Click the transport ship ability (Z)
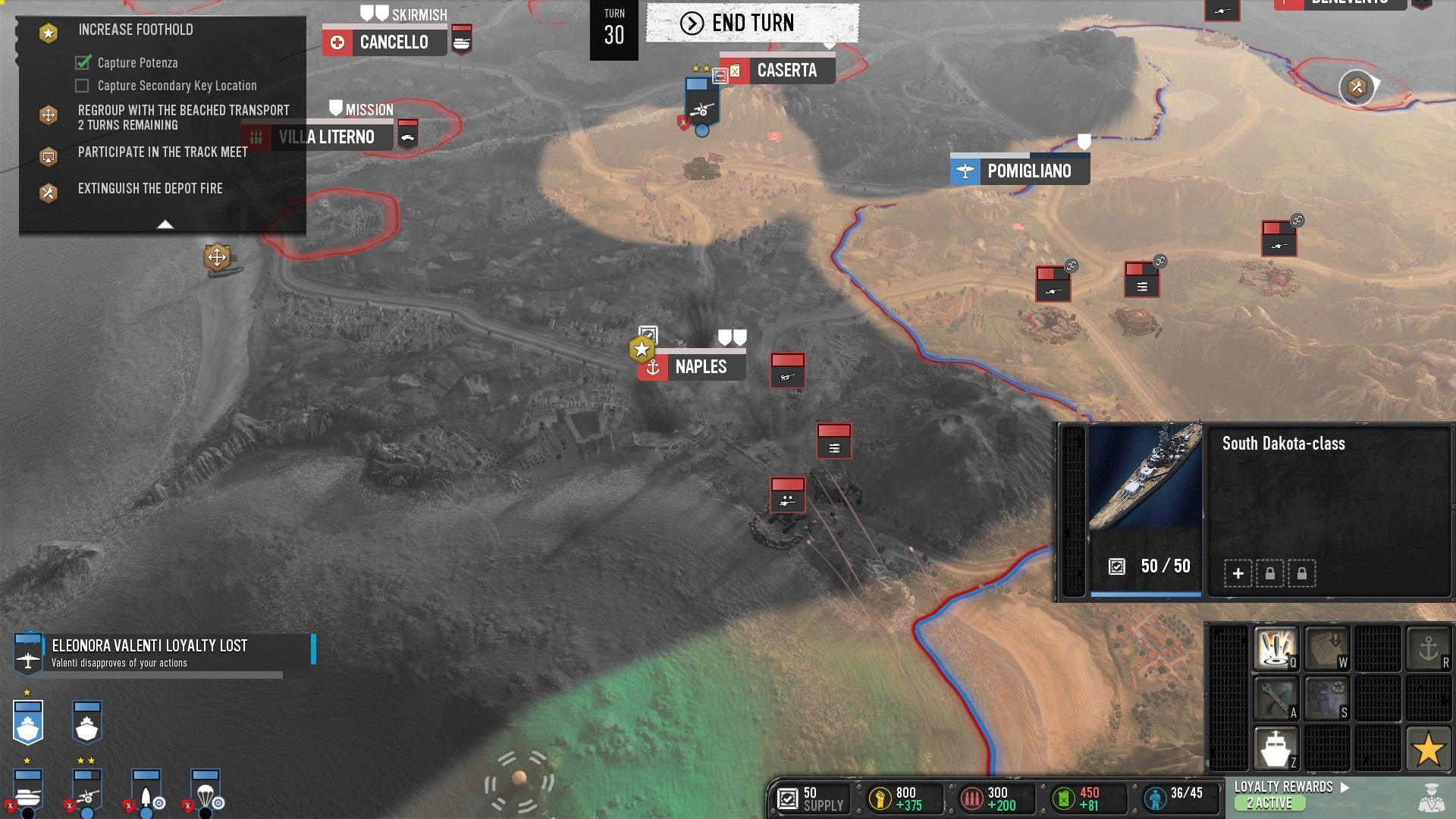This screenshot has height=819, width=1456. pos(1276,749)
